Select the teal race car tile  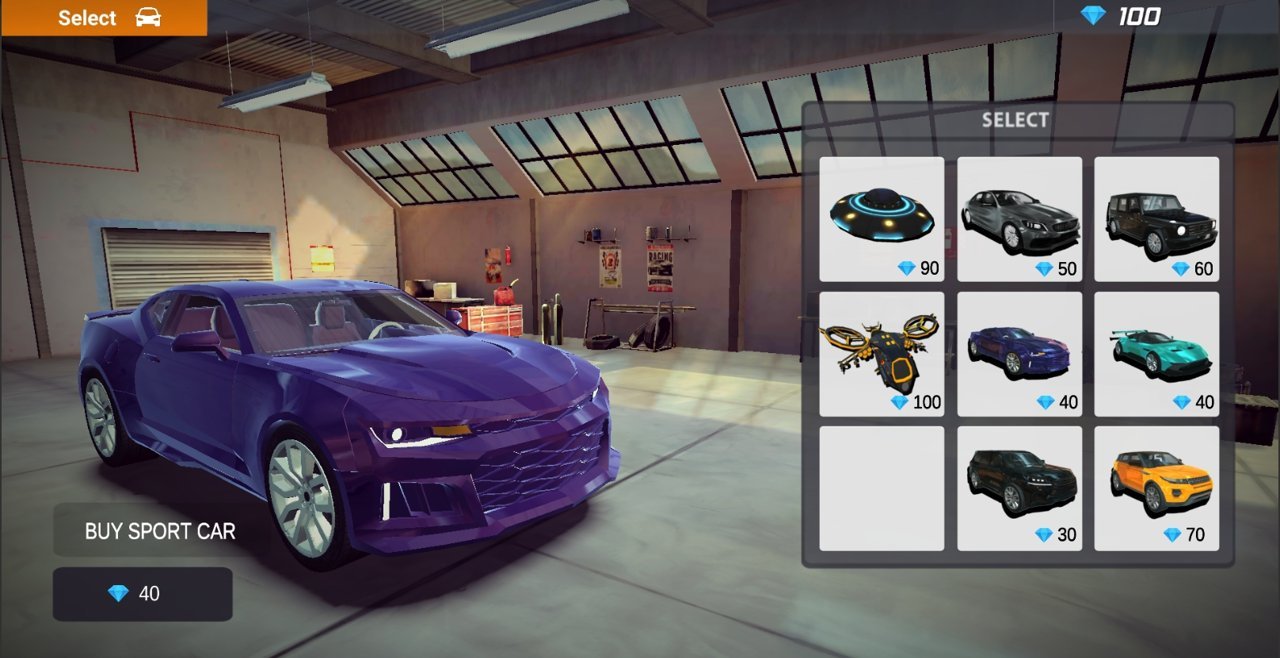(1156, 354)
